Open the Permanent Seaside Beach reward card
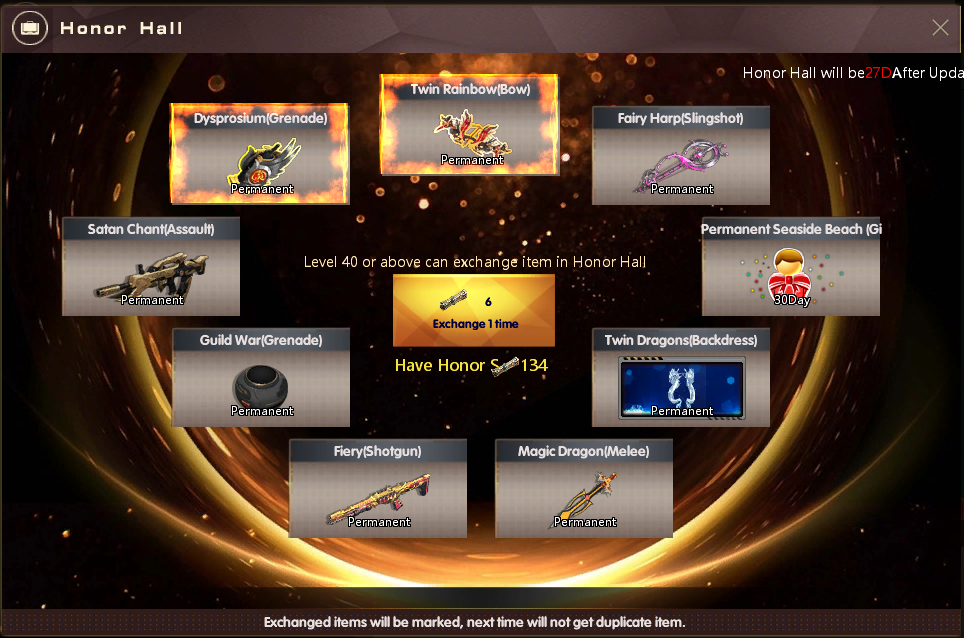This screenshot has height=638, width=964. coord(791,266)
